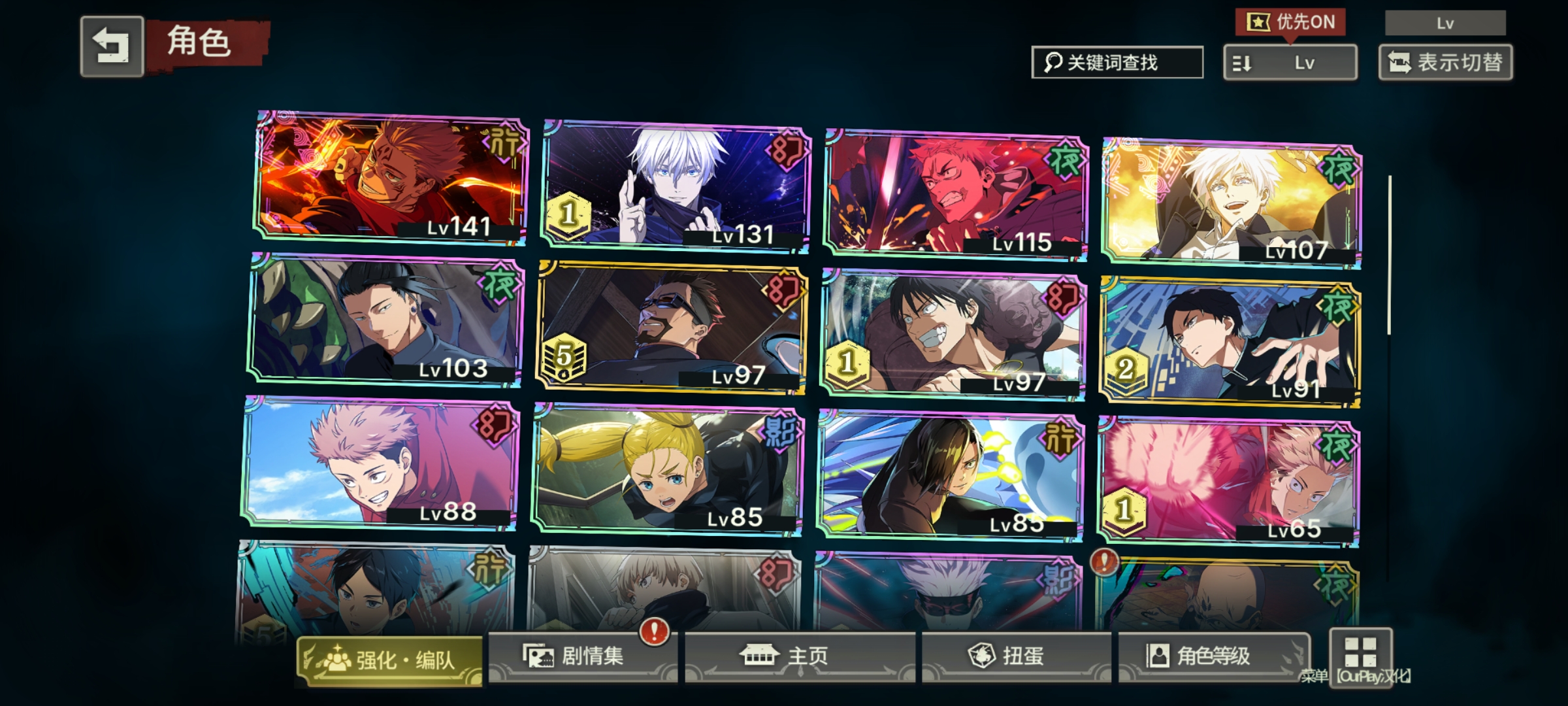Go back using the return arrow button
Image resolution: width=1568 pixels, height=706 pixels.
(x=112, y=46)
